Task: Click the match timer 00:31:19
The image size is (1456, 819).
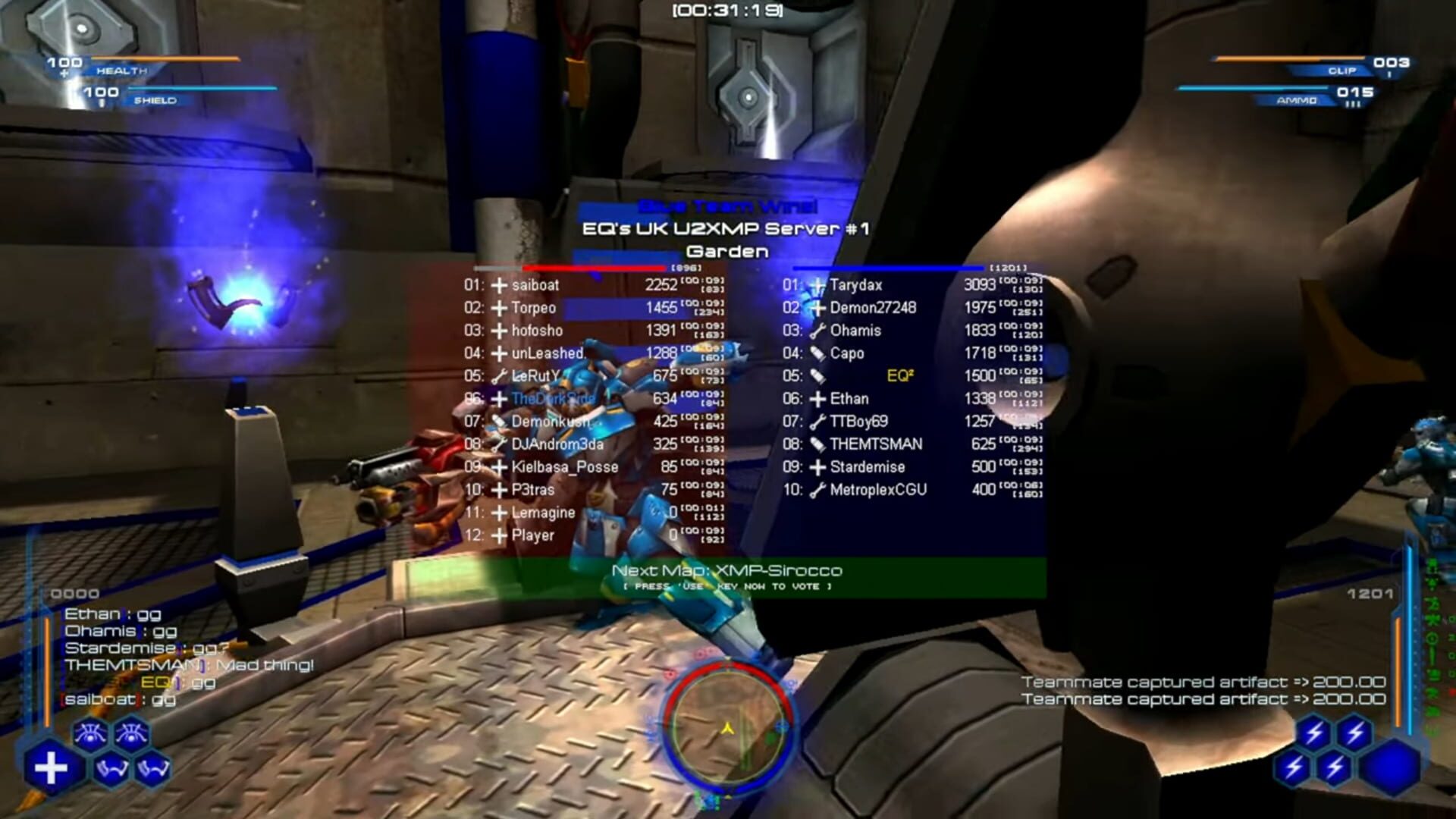Action: [728, 11]
